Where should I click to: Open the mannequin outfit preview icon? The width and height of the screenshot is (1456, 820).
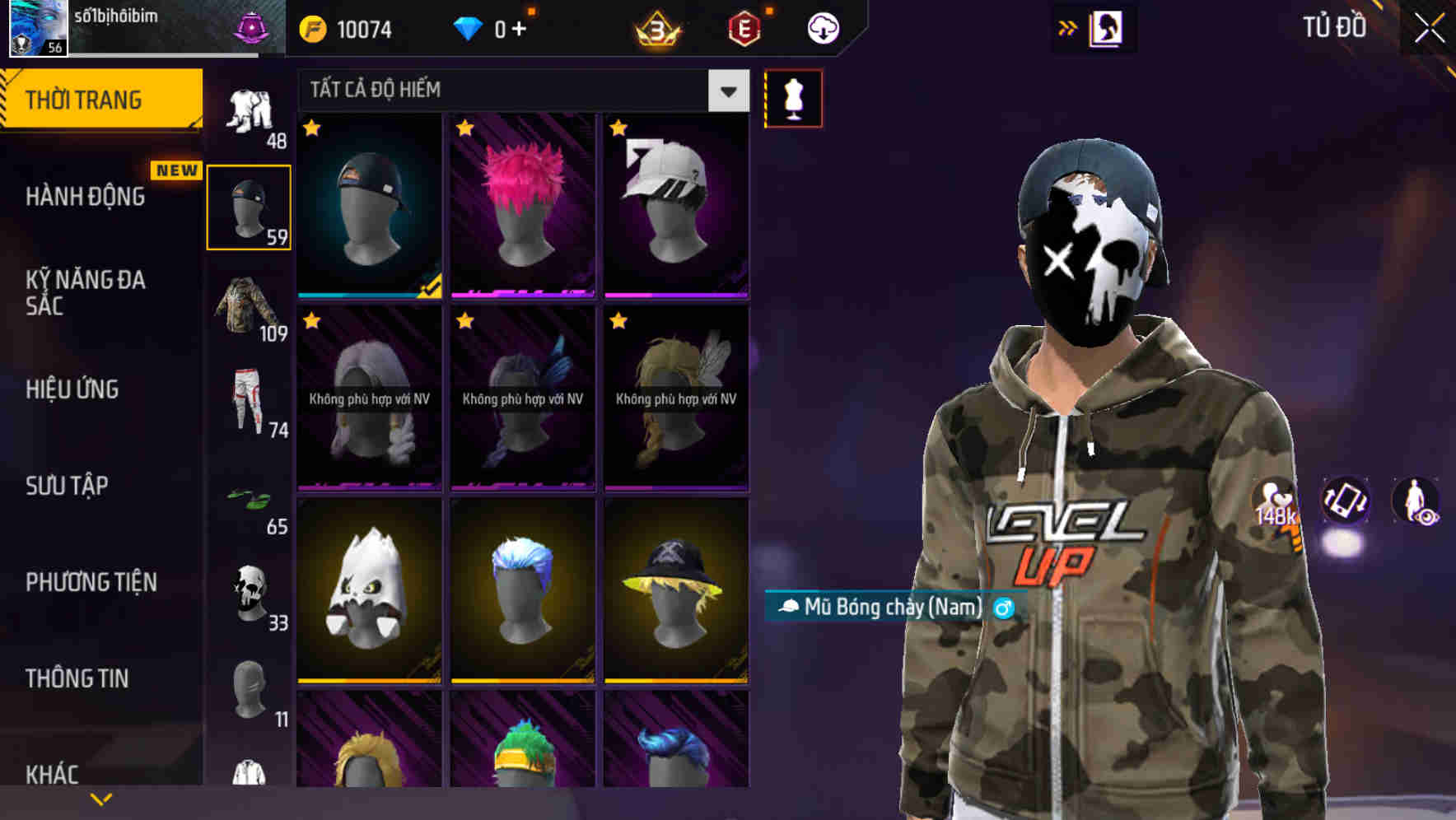793,98
